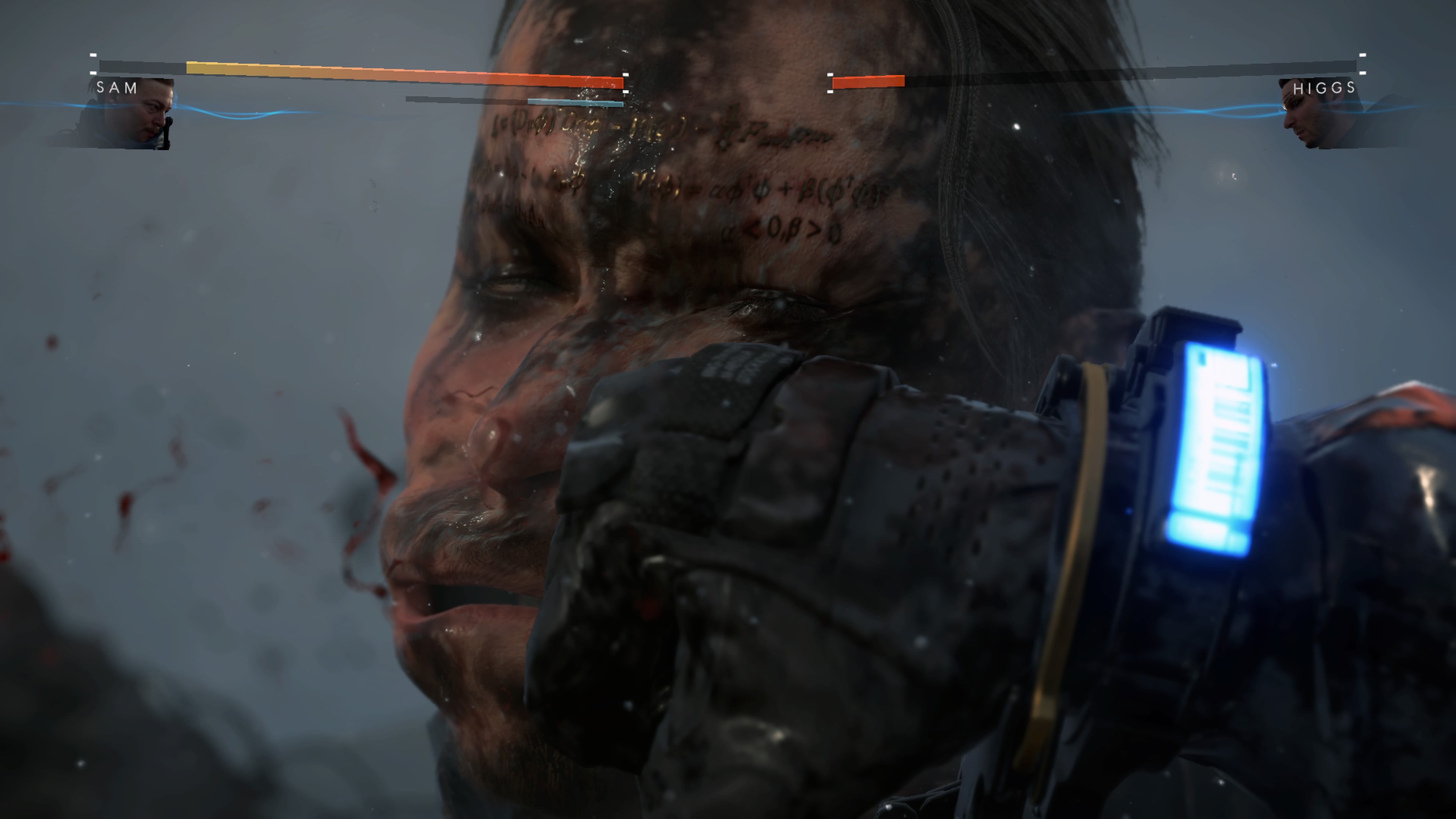Click the orange segment of Higgs's health bar
Screen dimensions: 1456x819
pos(866,82)
